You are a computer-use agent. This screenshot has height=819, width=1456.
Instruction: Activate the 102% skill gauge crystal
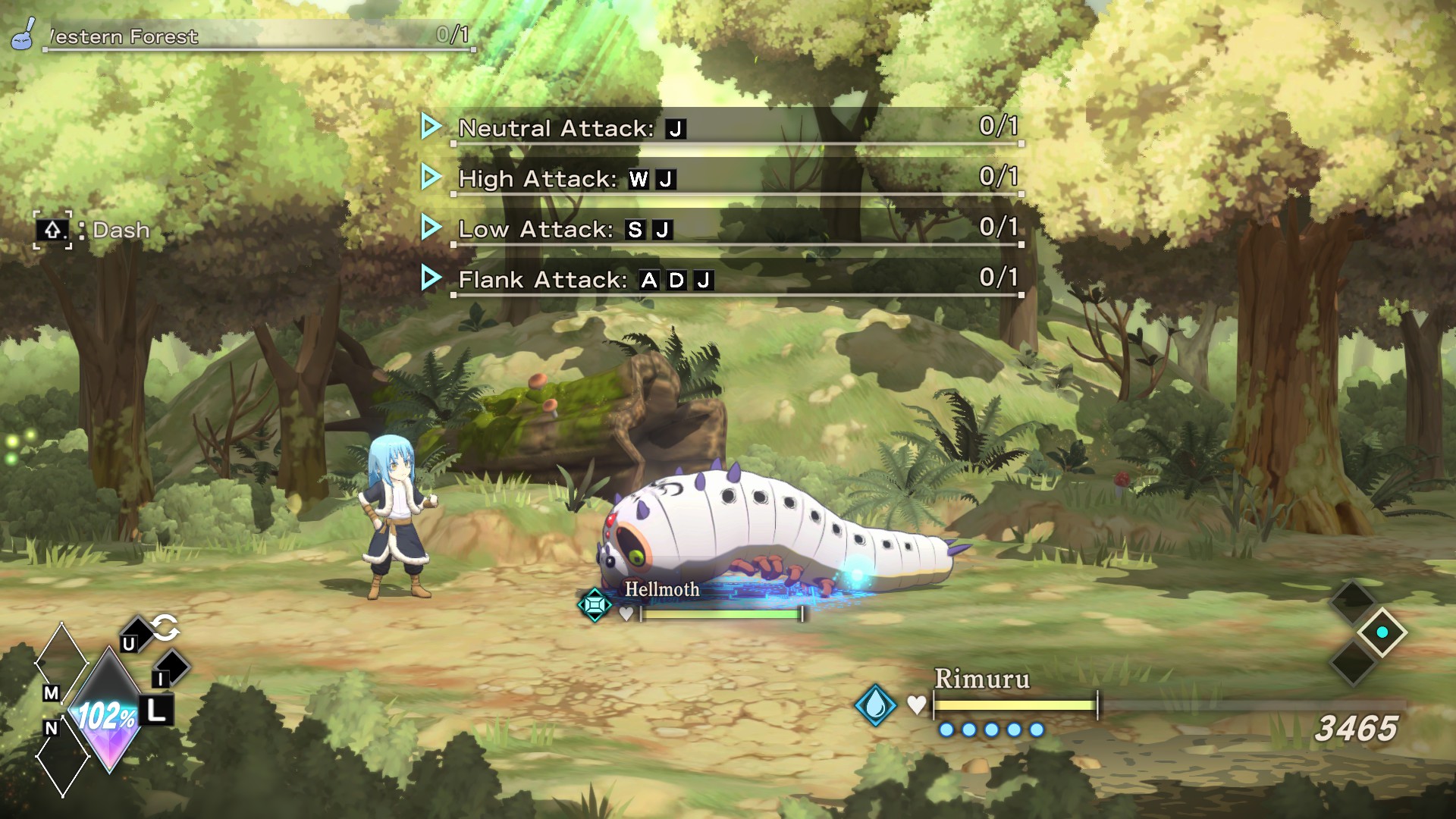[x=108, y=714]
